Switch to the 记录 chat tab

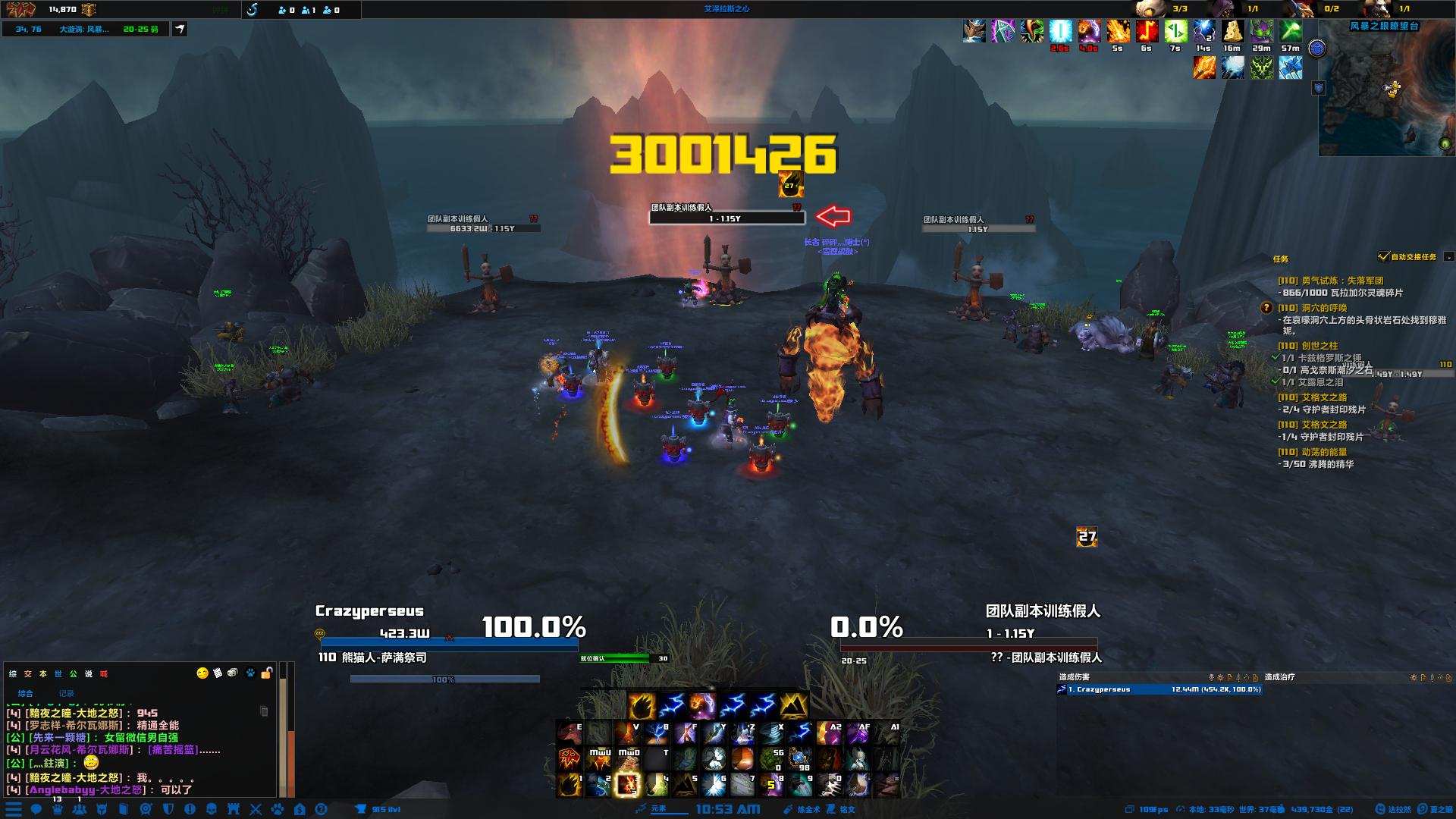point(67,693)
